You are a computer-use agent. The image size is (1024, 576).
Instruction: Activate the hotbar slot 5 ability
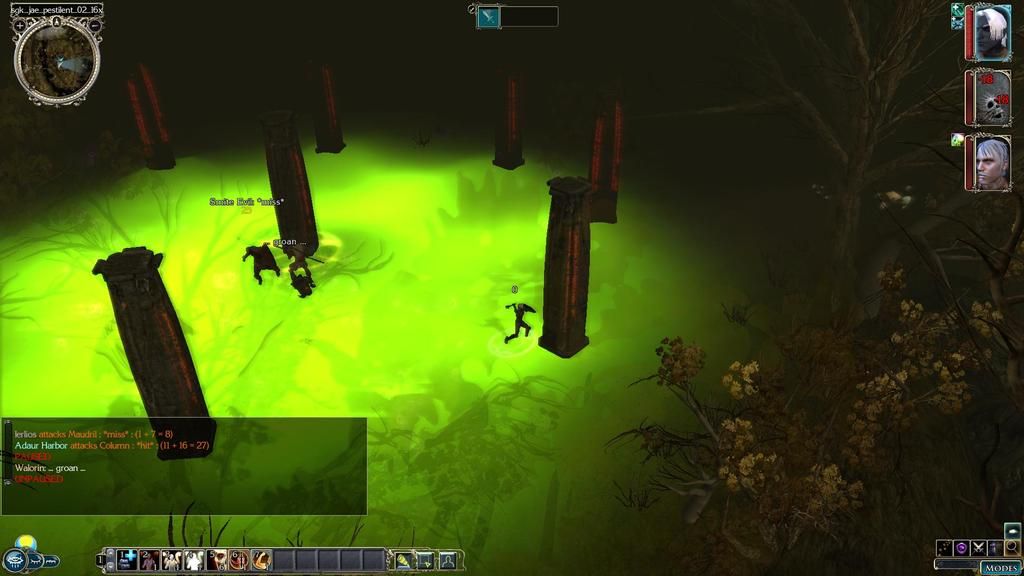coord(216,560)
